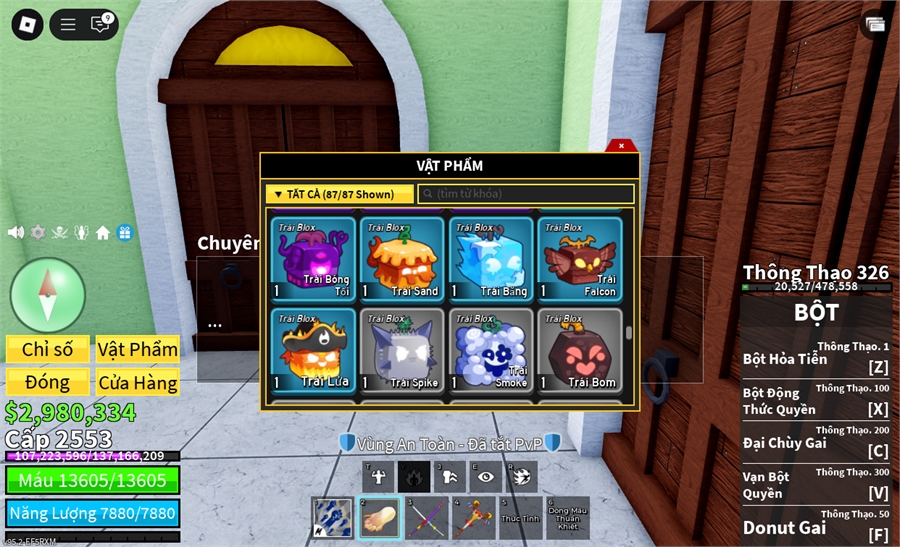
Task: Click the yellow Vật Phẩm button
Action: tap(138, 349)
